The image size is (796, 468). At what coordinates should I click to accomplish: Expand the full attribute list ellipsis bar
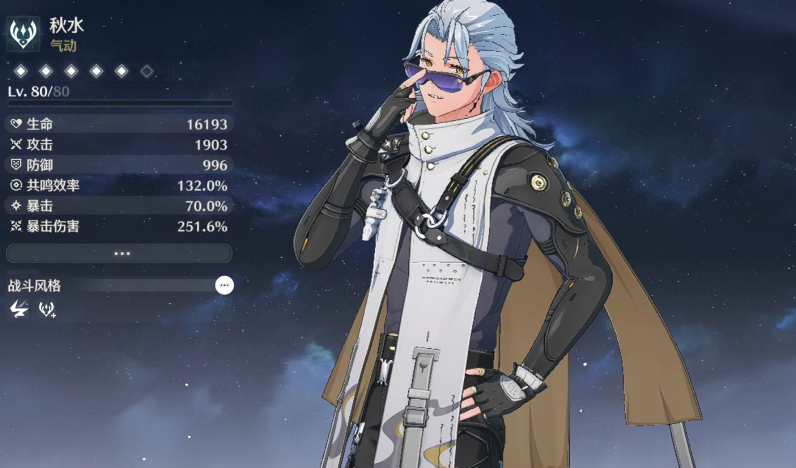click(x=119, y=254)
